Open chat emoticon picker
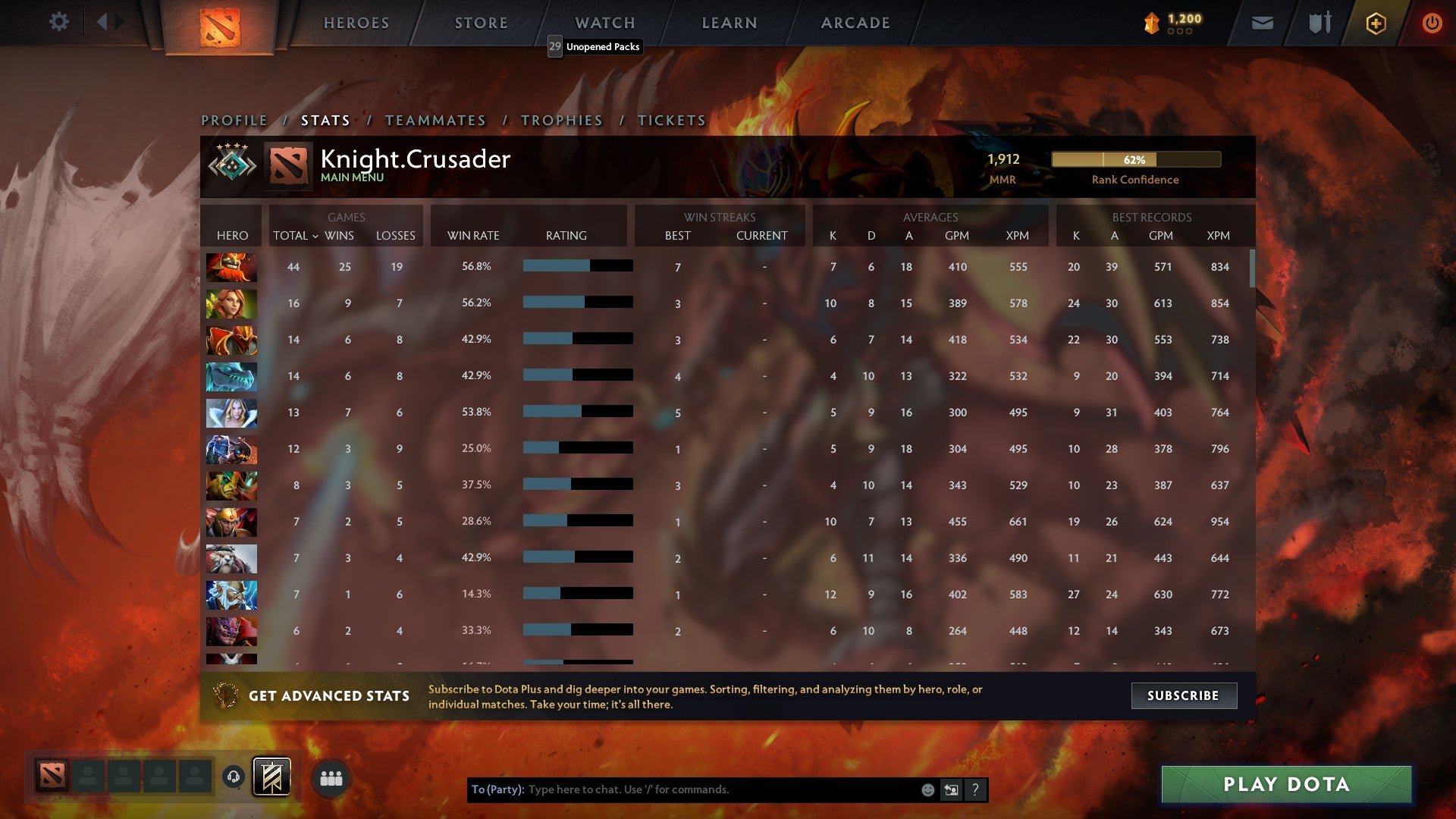The height and width of the screenshot is (819, 1456). coord(927,789)
